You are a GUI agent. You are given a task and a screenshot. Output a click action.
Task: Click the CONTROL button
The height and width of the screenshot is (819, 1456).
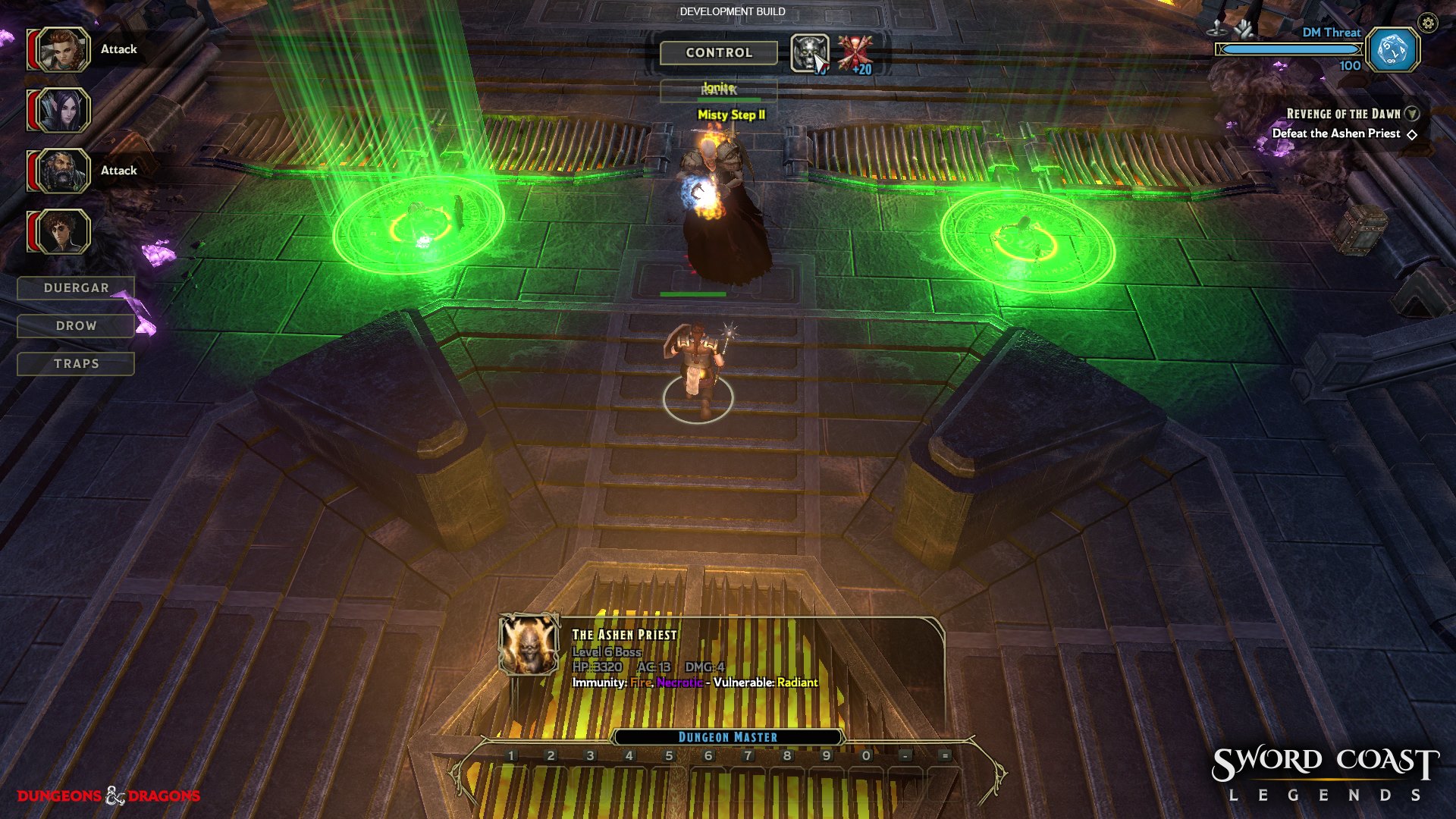click(718, 53)
